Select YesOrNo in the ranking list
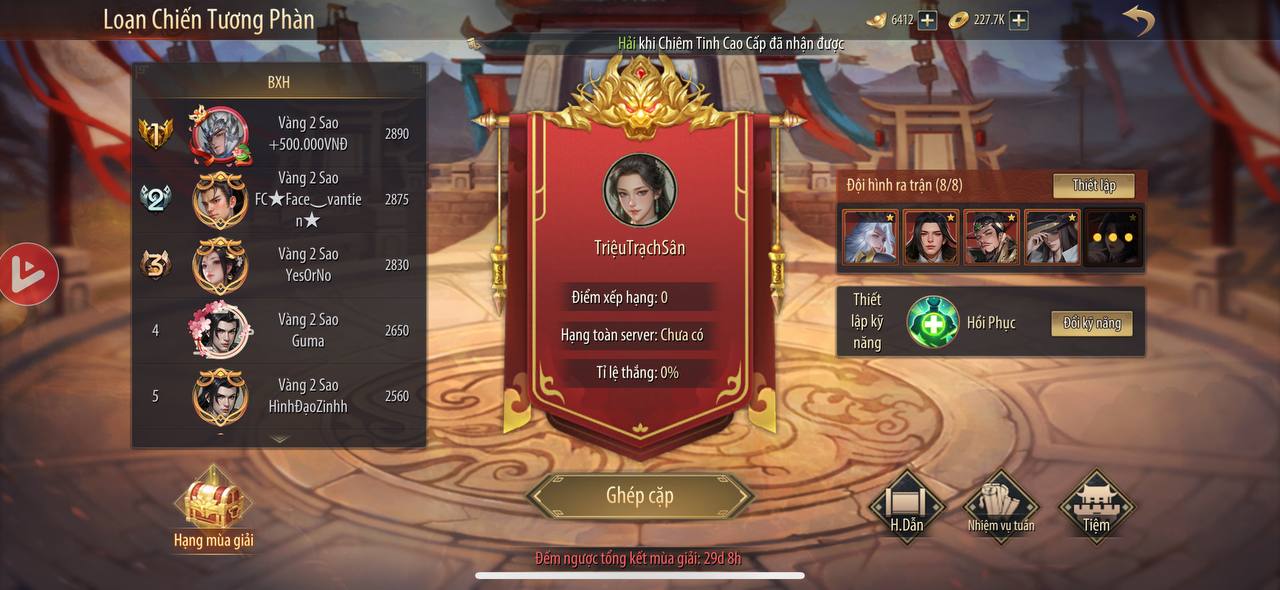Viewport: 1280px width, 590px height. point(280,265)
